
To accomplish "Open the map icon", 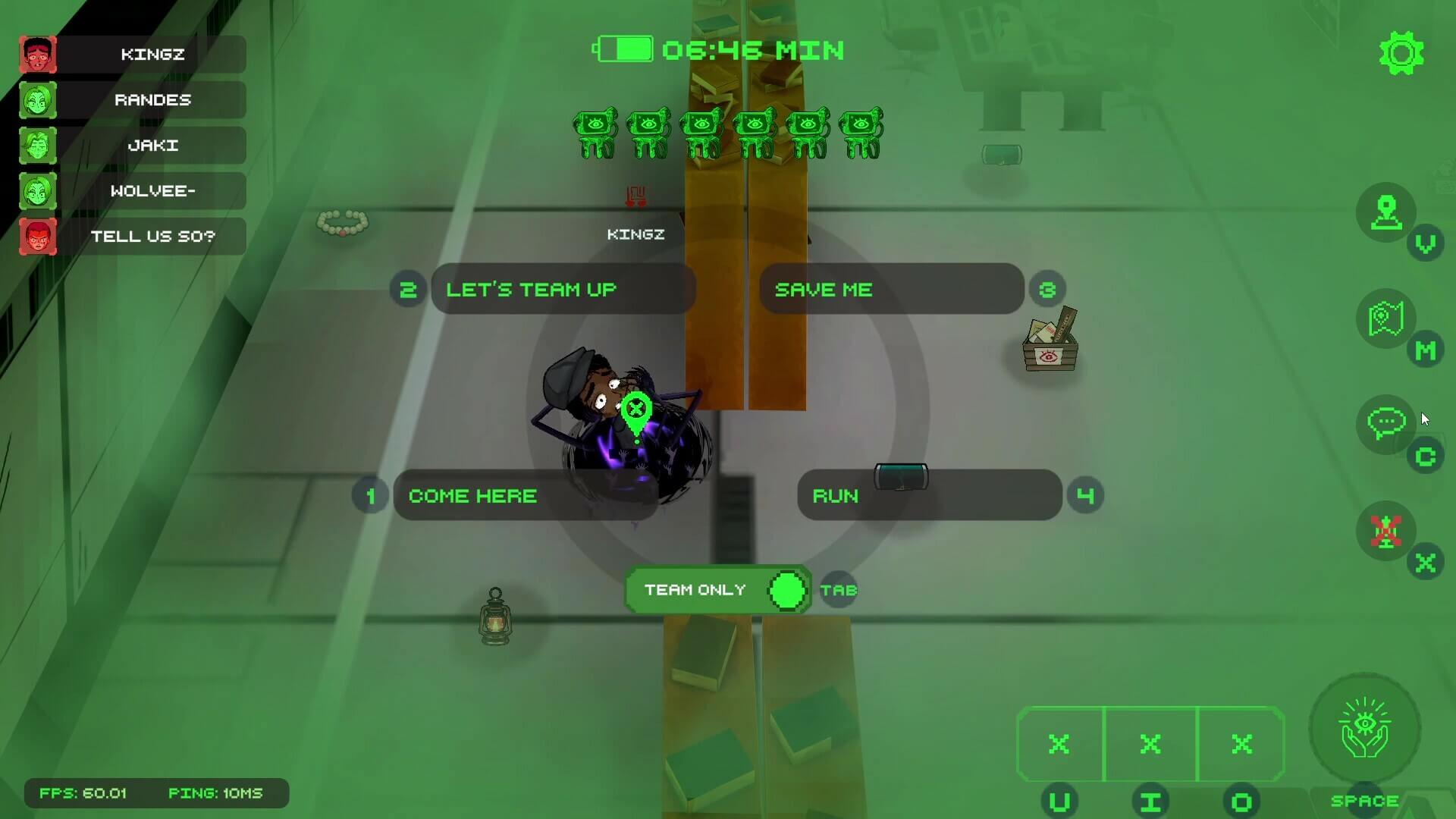I will tap(1385, 319).
